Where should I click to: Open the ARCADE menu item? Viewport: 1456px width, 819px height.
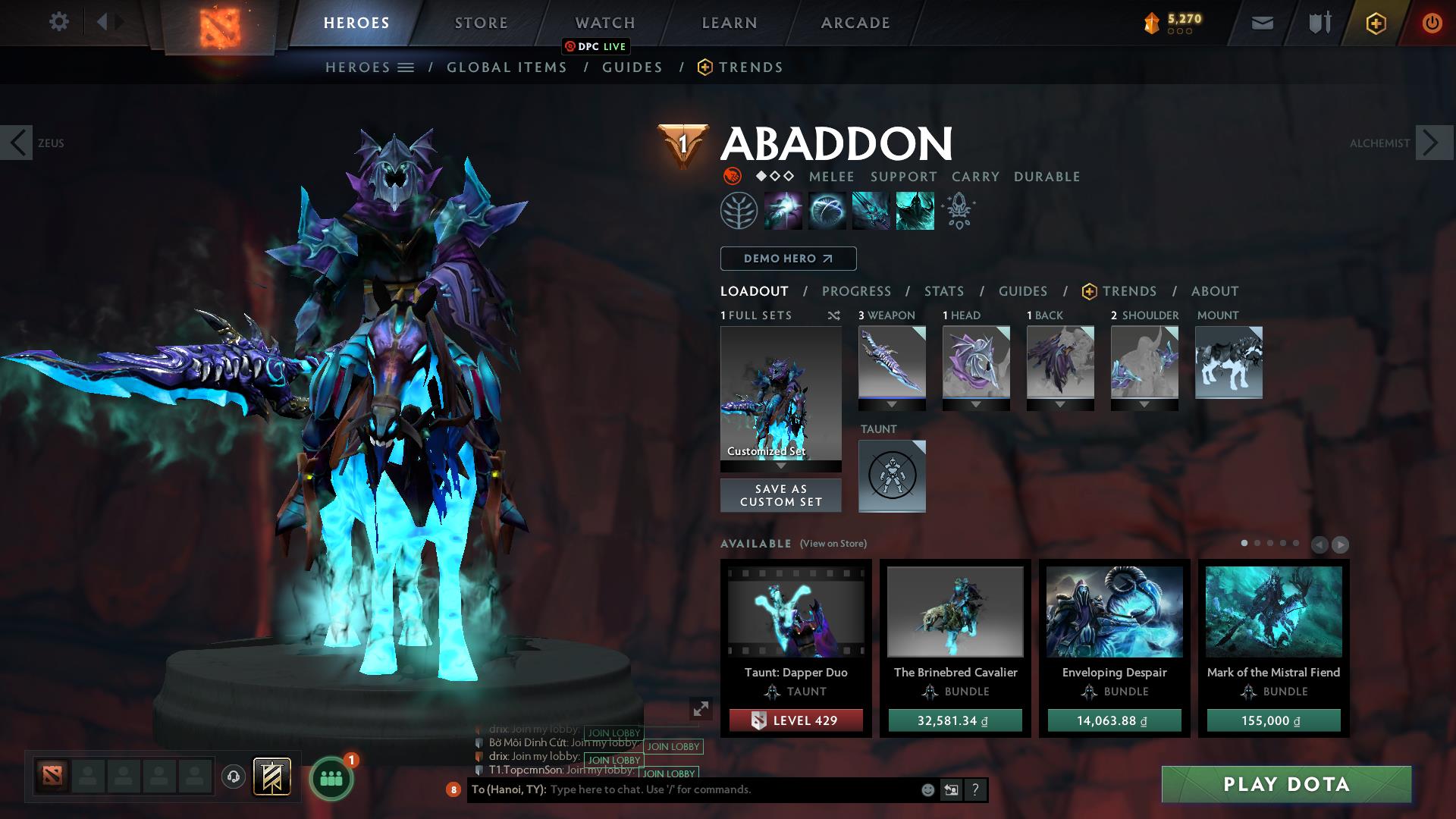855,22
